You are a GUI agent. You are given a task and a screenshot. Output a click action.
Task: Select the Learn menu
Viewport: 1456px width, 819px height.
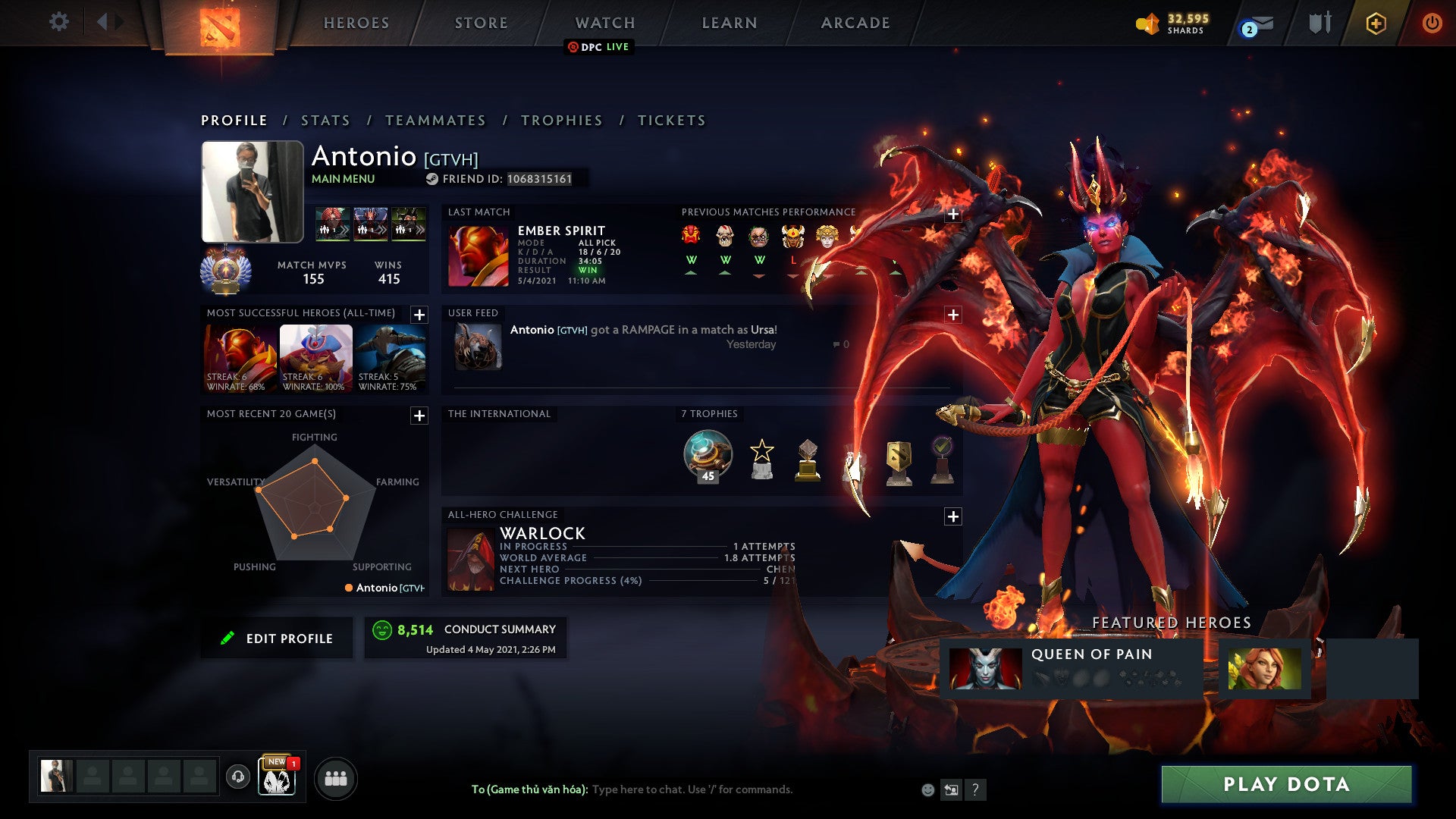[x=730, y=23]
